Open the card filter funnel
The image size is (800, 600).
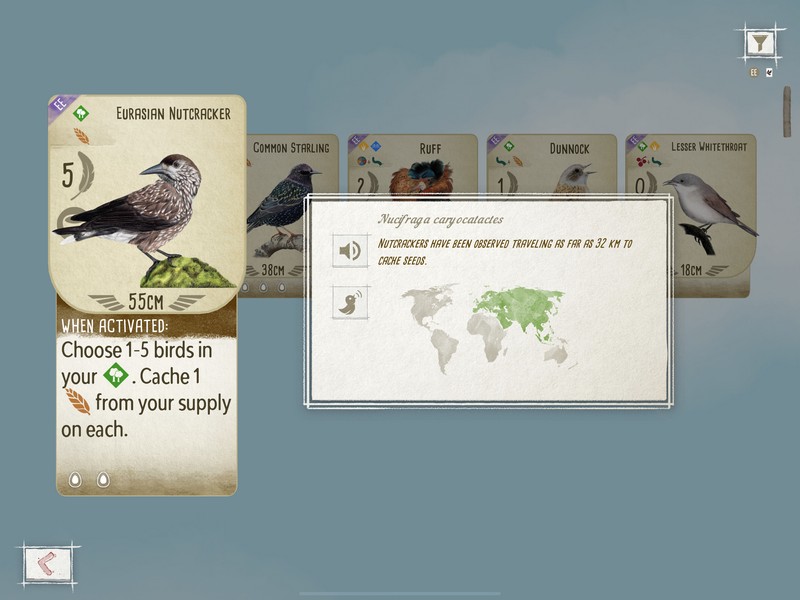pyautogui.click(x=762, y=43)
